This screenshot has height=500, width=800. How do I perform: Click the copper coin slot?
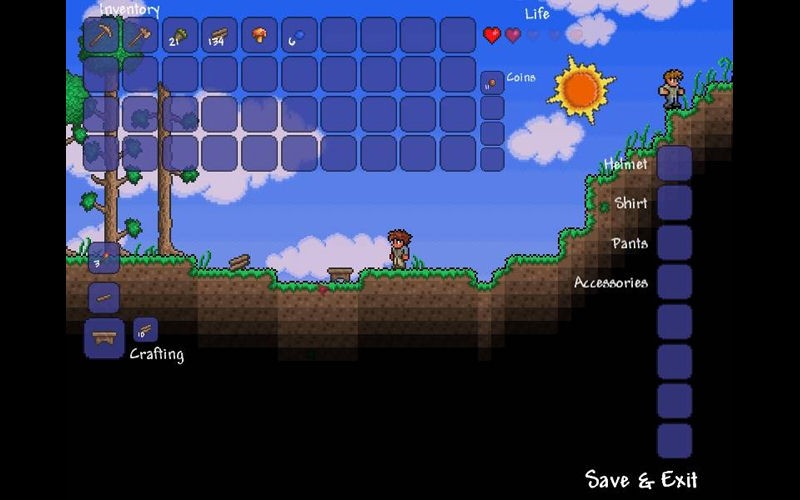click(491, 83)
